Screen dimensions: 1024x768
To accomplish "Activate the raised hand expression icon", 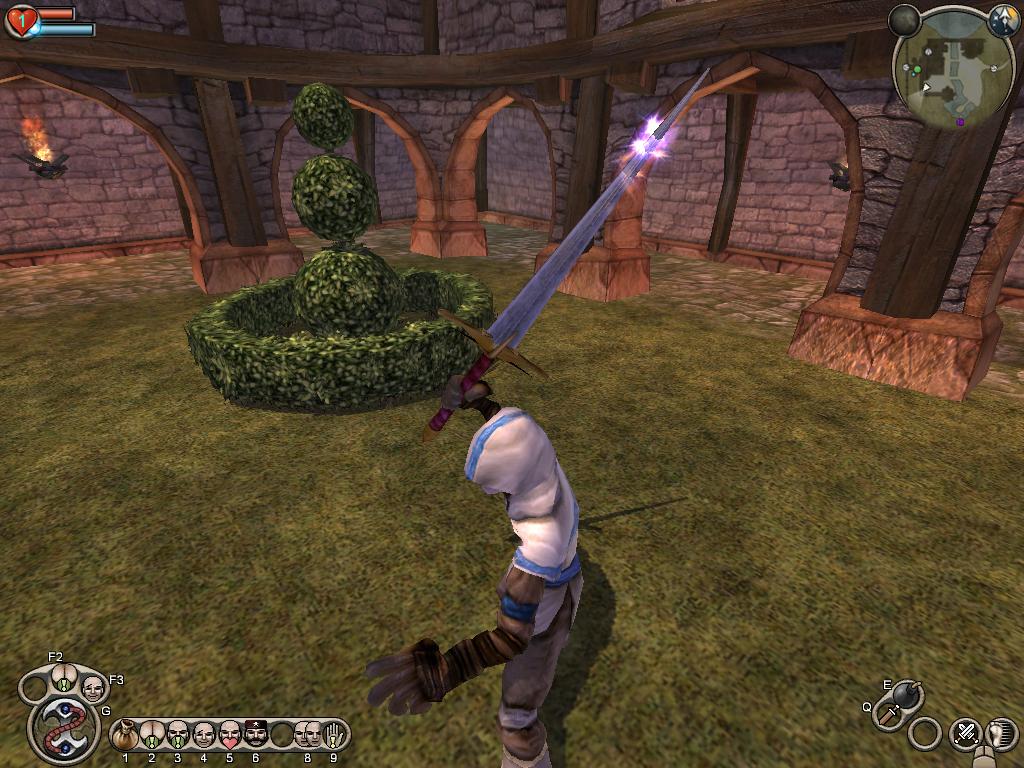I will (x=333, y=736).
